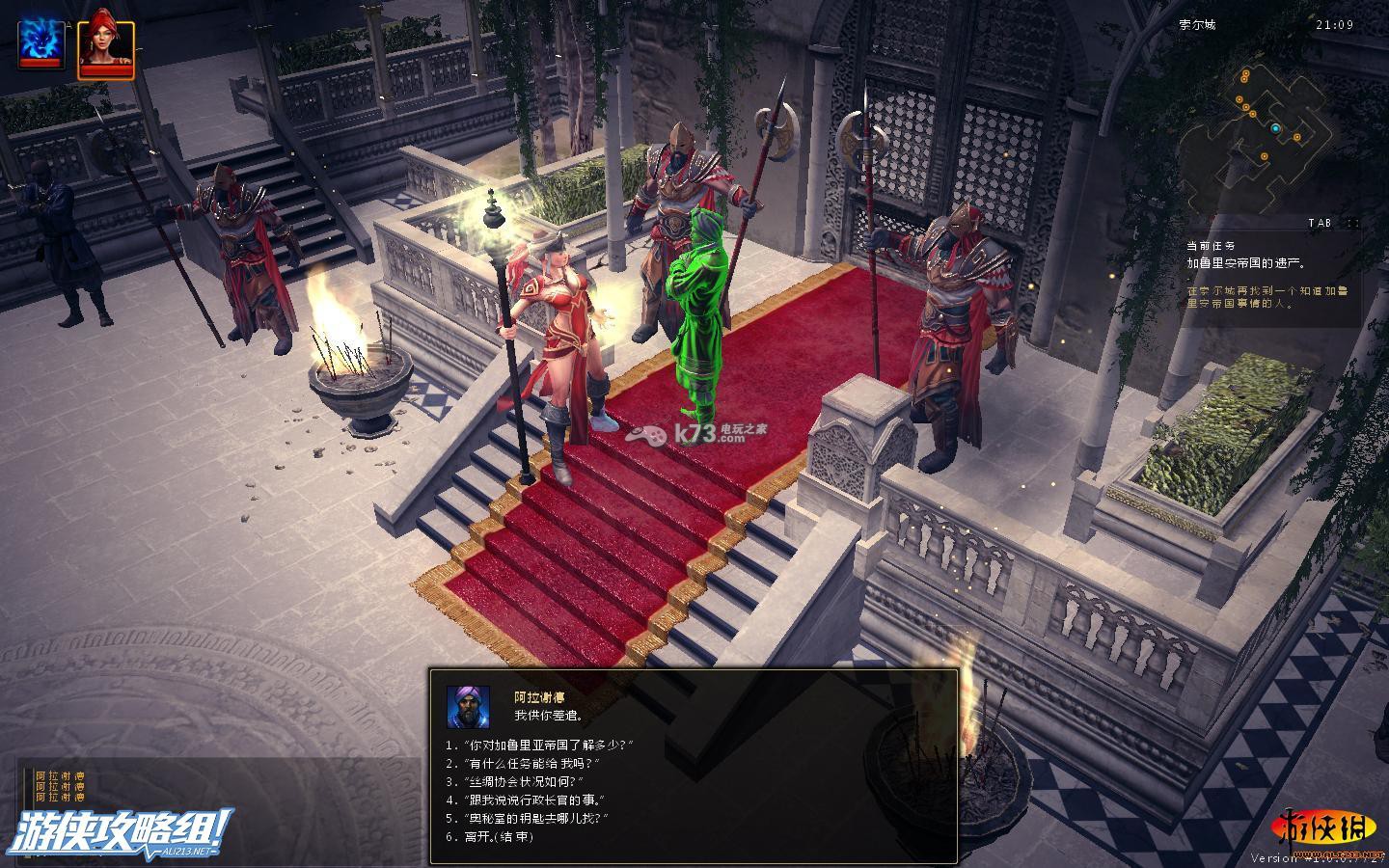Viewport: 1389px width, 868px height.
Task: Select the red-haired heroine party portrait
Action: [105, 42]
